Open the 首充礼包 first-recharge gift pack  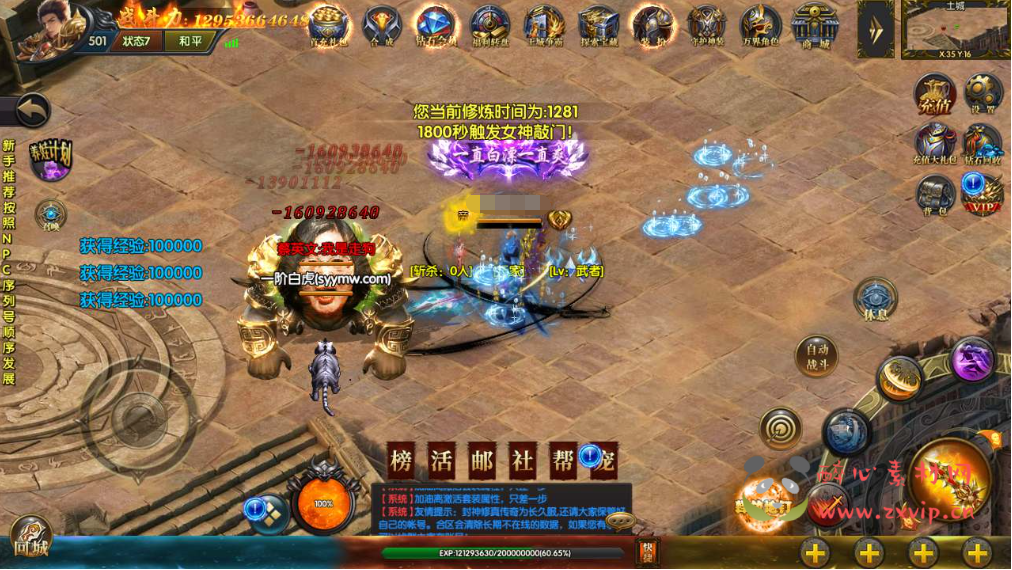point(328,25)
